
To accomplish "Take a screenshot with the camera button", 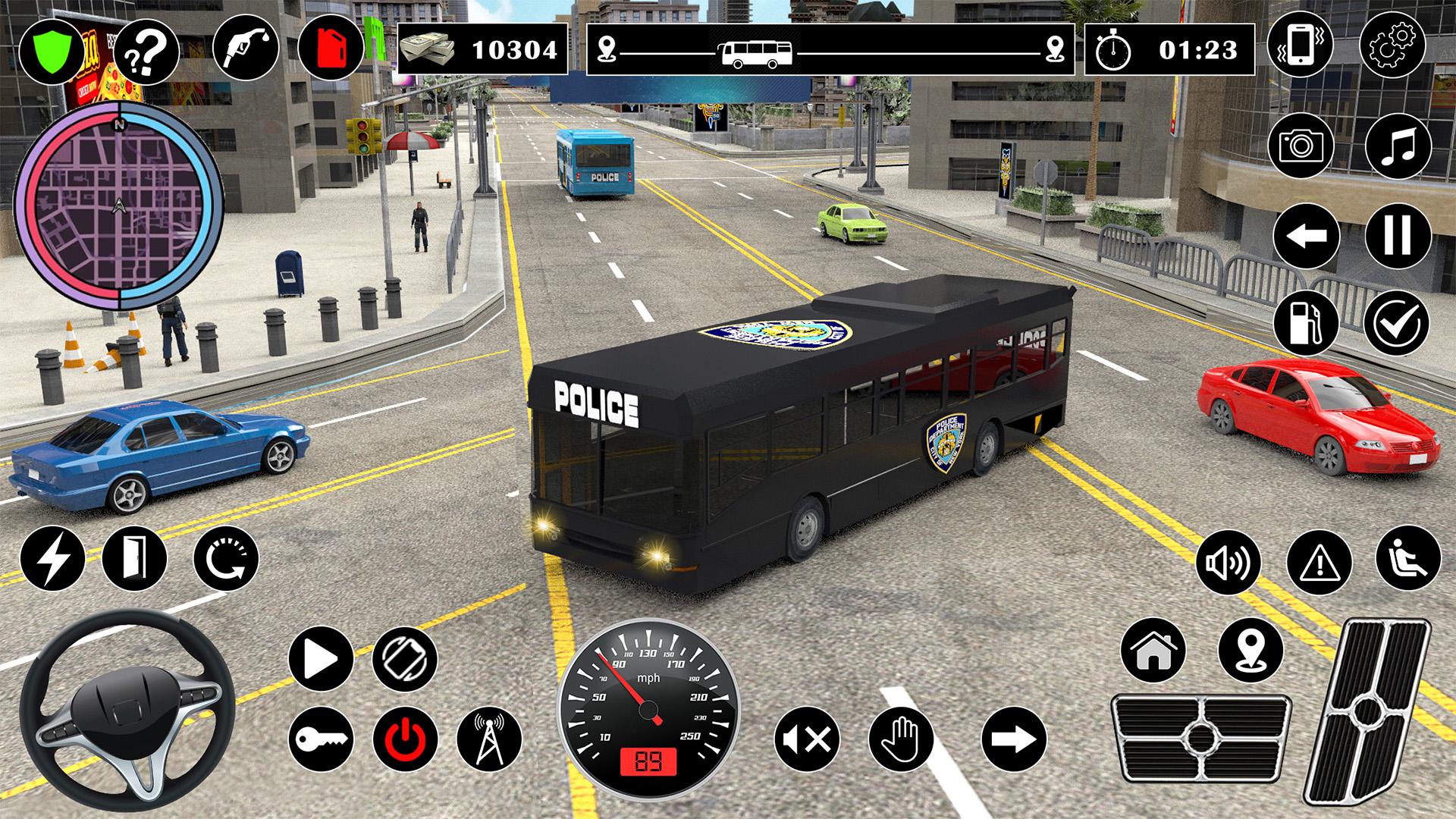I will [1301, 144].
